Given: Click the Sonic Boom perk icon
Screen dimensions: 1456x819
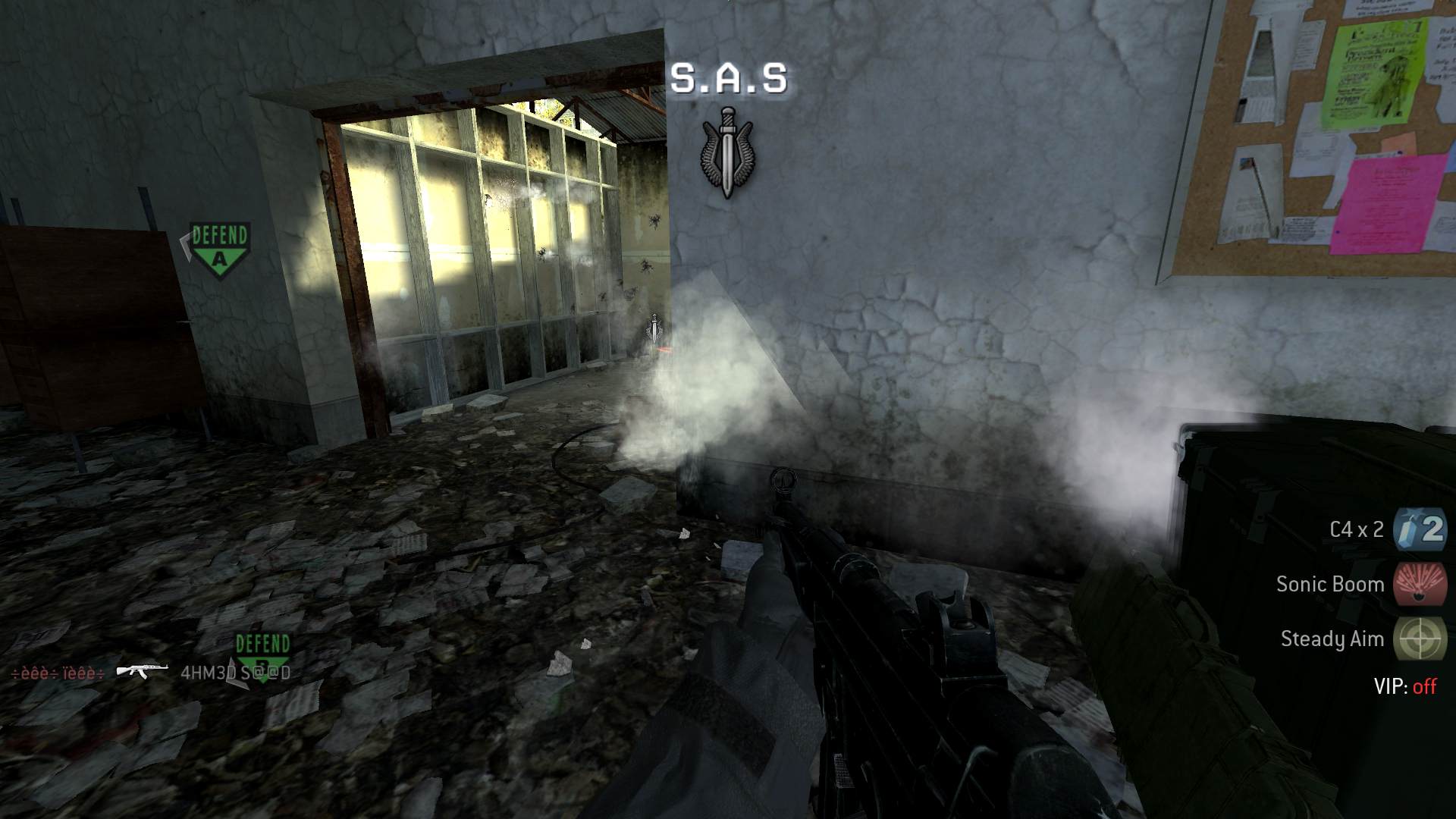Looking at the screenshot, I should (1420, 584).
